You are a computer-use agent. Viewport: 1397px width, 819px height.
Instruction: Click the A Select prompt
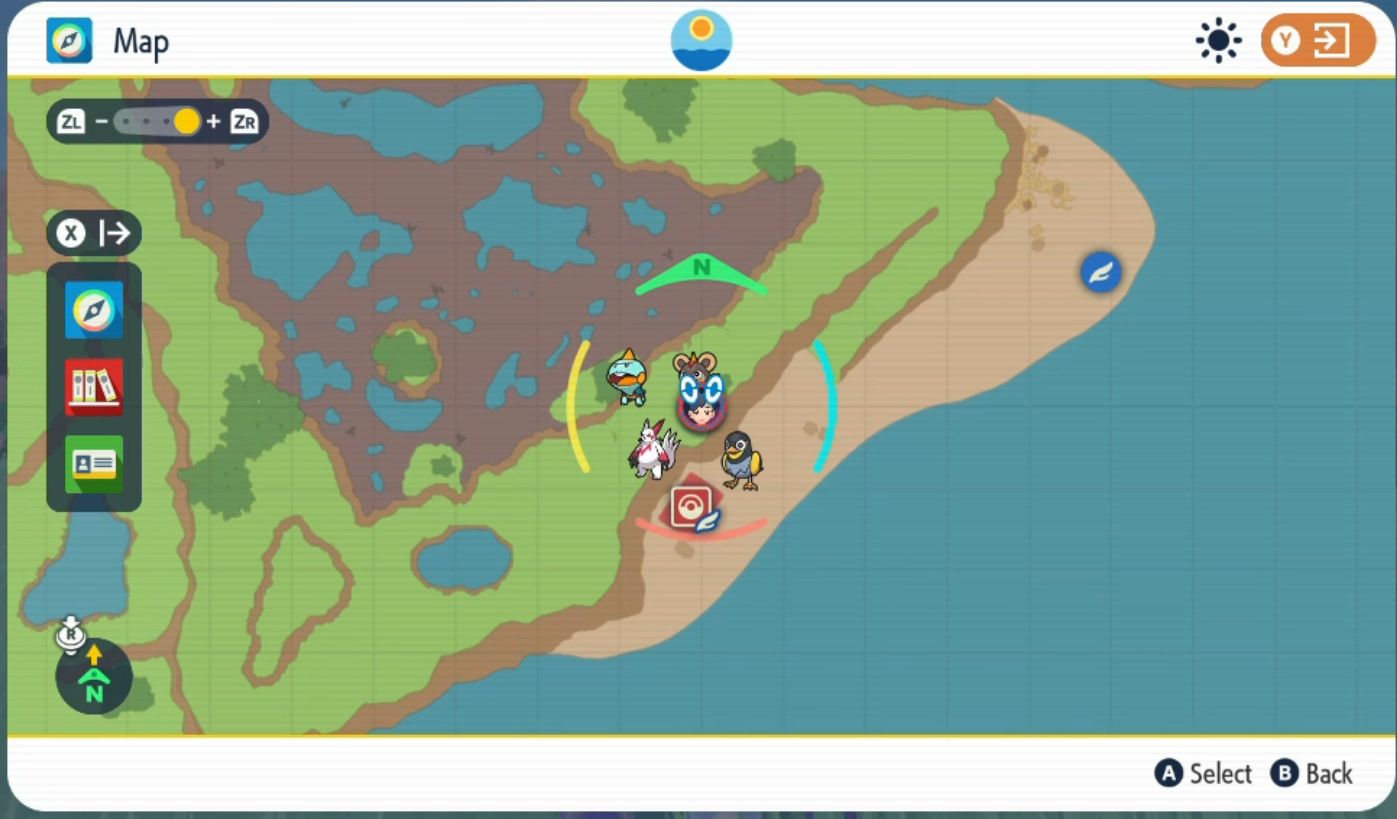[x=1204, y=773]
